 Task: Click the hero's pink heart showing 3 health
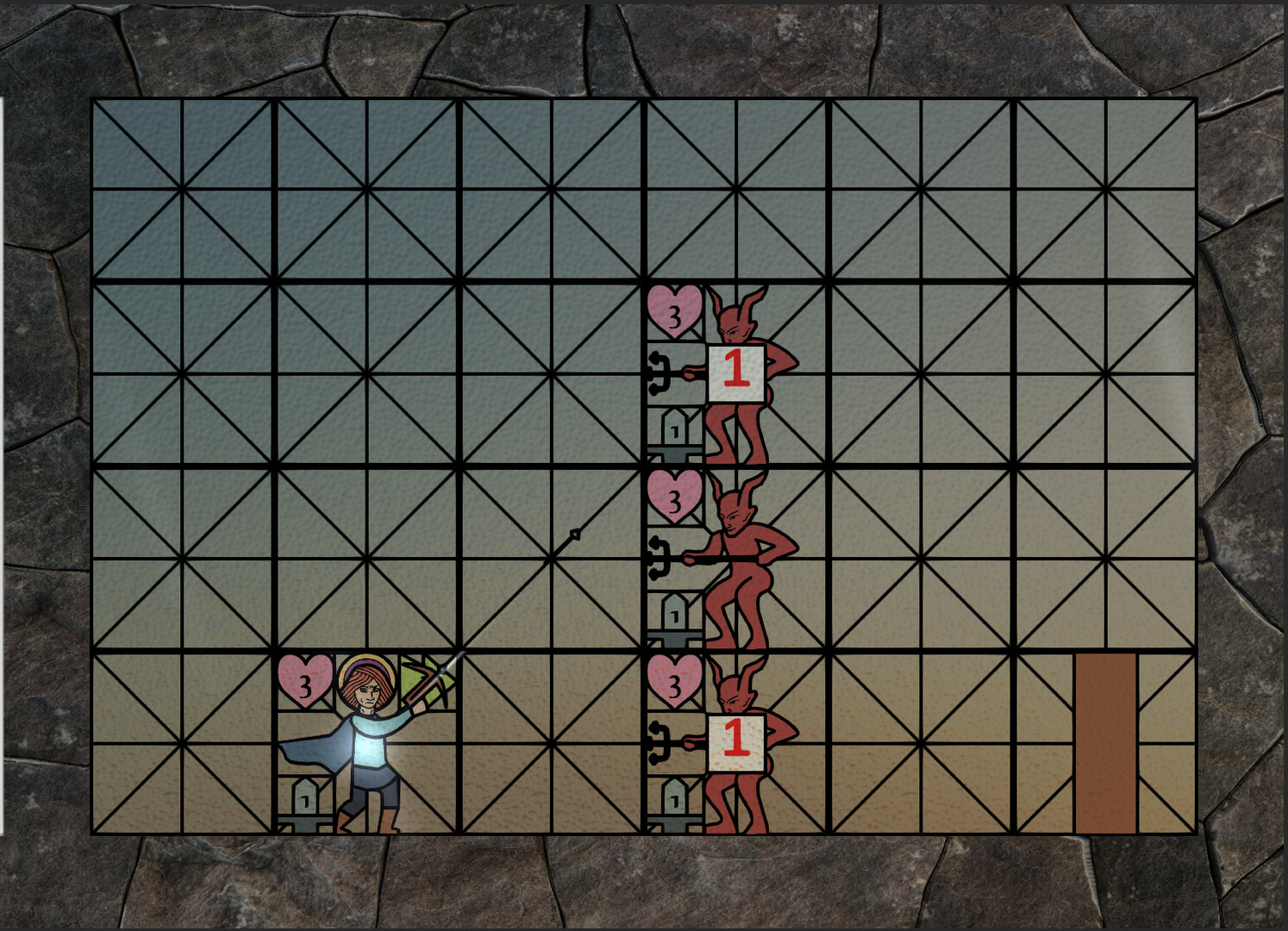coord(303,681)
